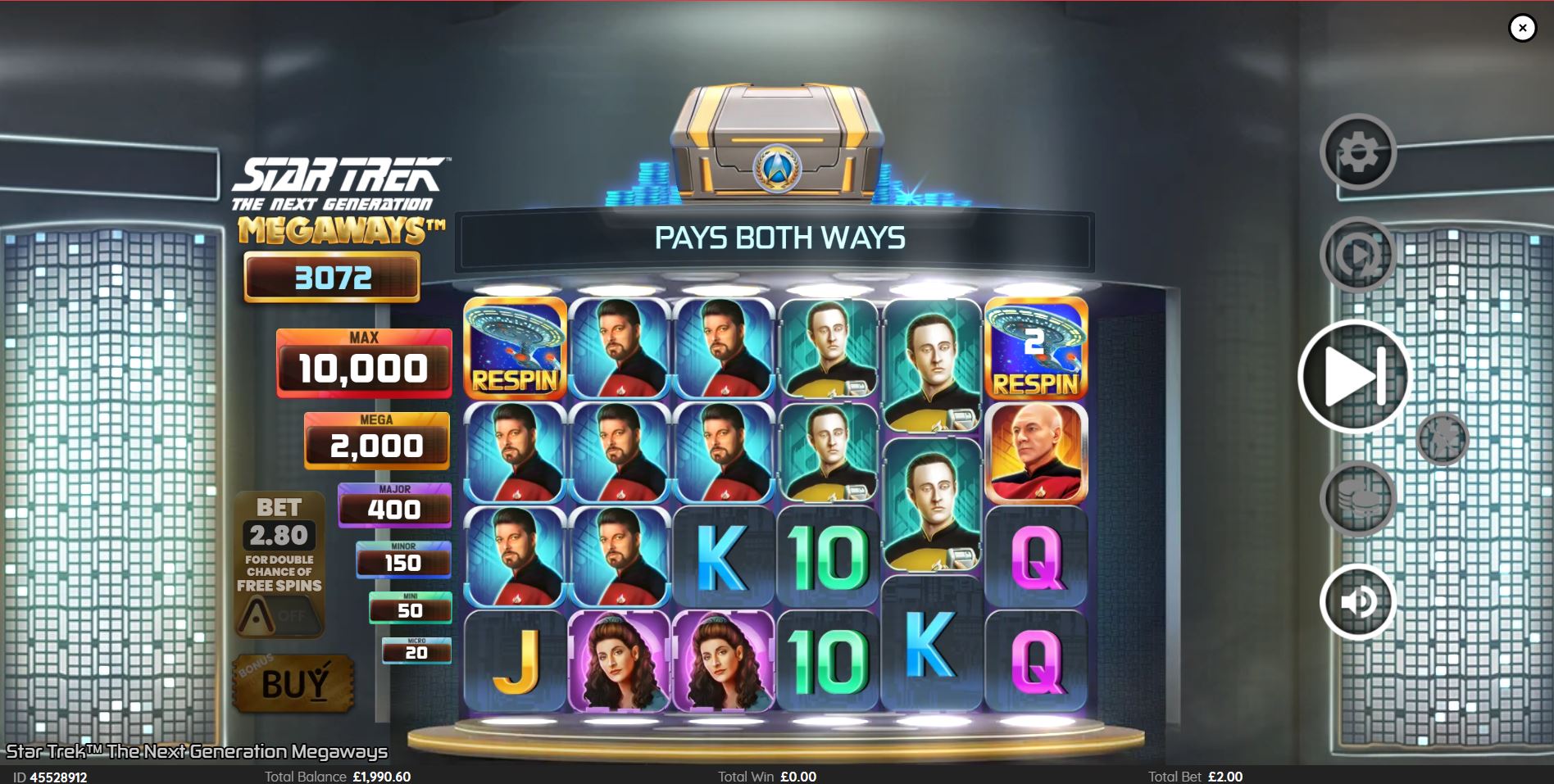Click the Enterprise RESPIN symbol on leftmost reel
Viewport: 1554px width, 784px height.
[x=515, y=351]
